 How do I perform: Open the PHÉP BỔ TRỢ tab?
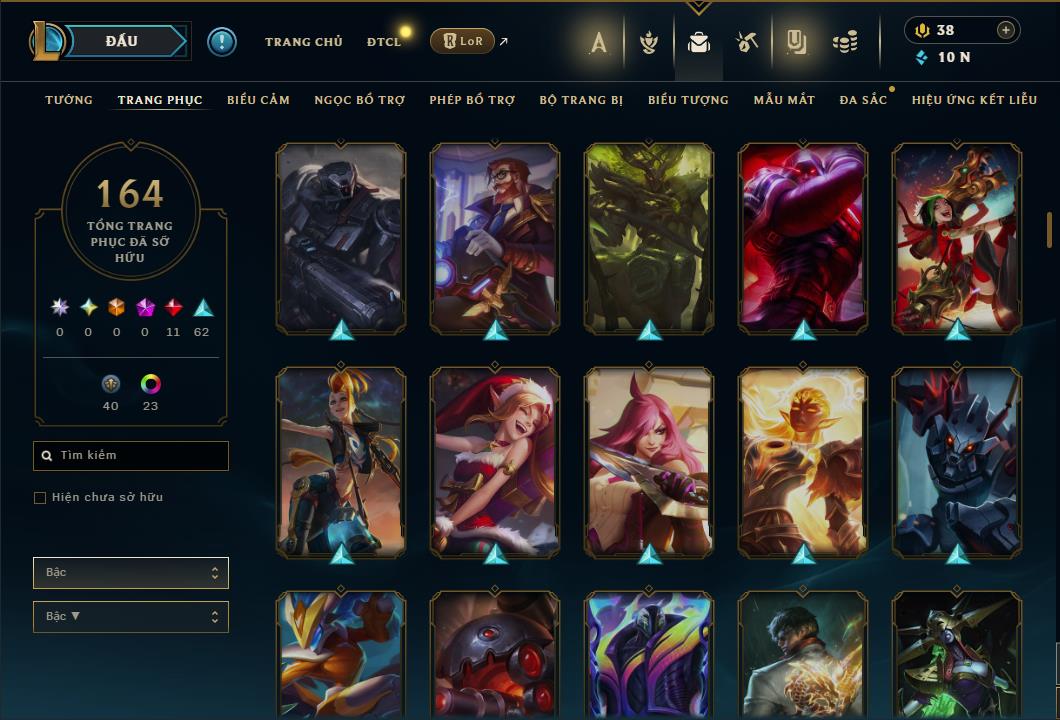pos(472,100)
